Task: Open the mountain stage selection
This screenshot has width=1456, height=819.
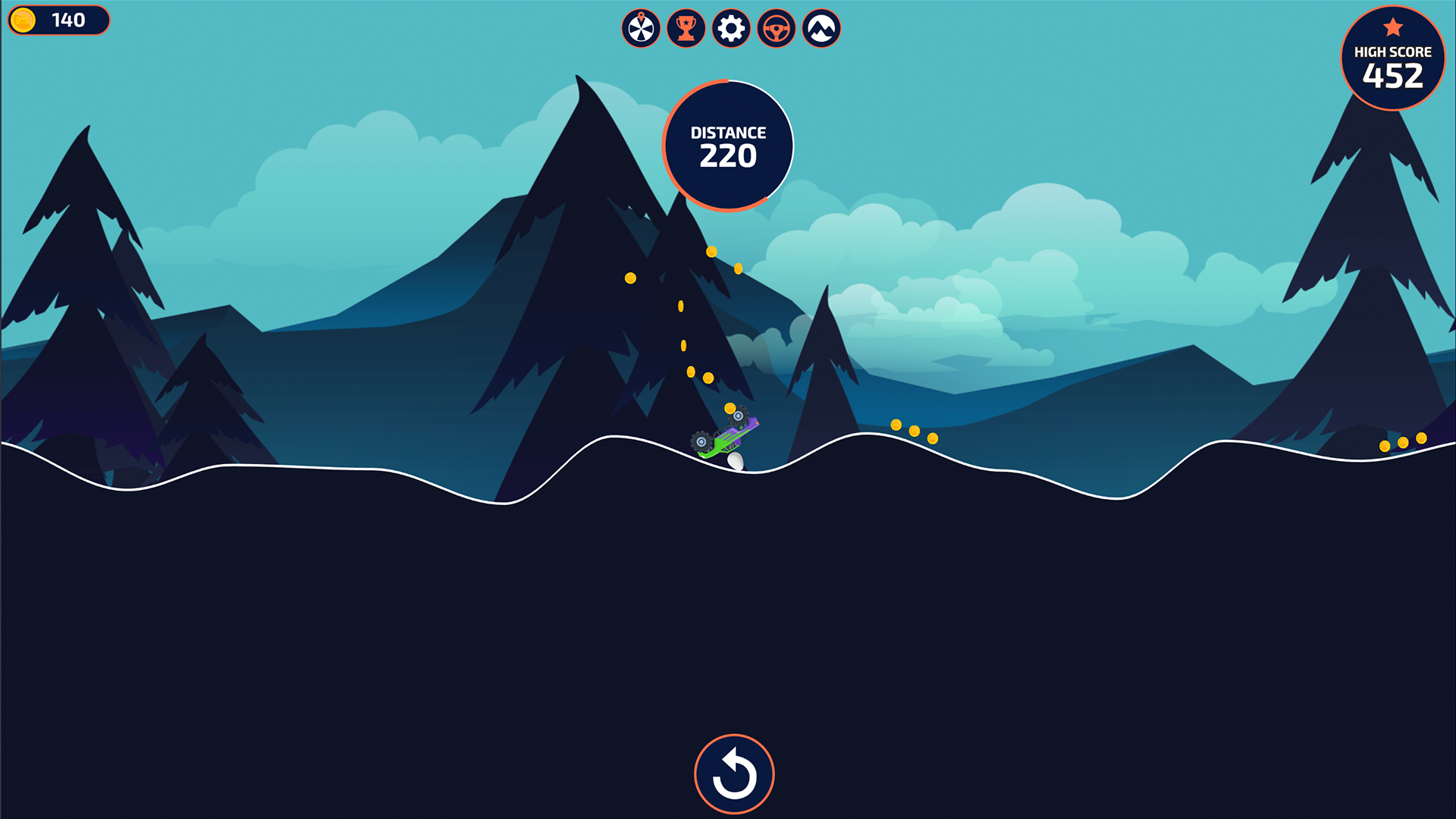Action: [x=820, y=28]
